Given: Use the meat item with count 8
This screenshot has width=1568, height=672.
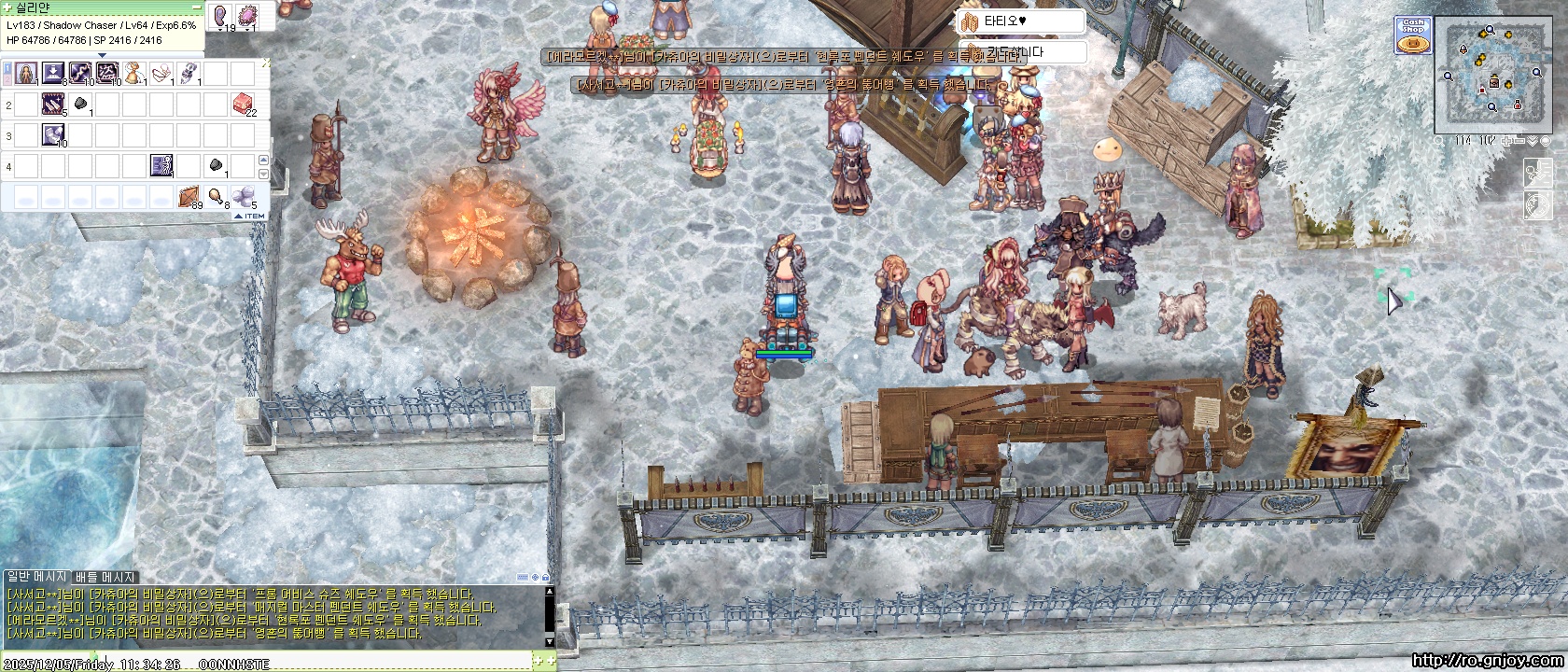Looking at the screenshot, I should click(x=217, y=196).
